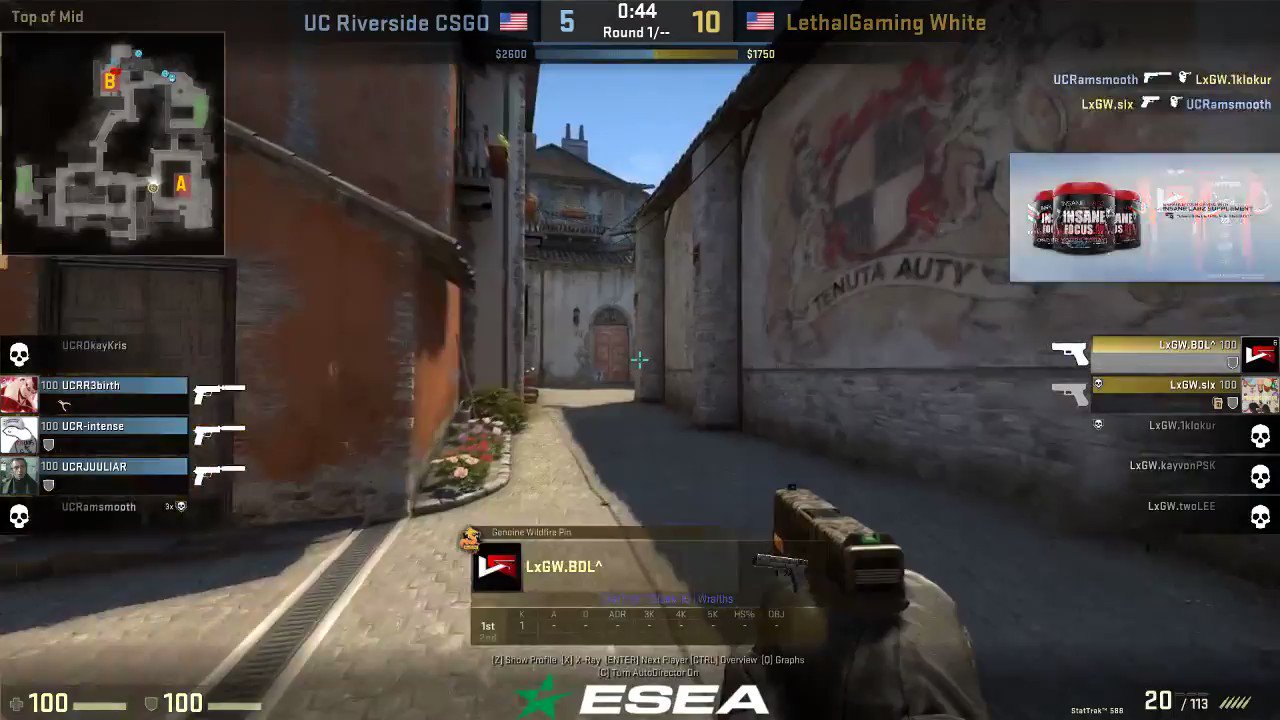
Task: Show Profile for LxGW.BDL^
Action: tap(525, 660)
